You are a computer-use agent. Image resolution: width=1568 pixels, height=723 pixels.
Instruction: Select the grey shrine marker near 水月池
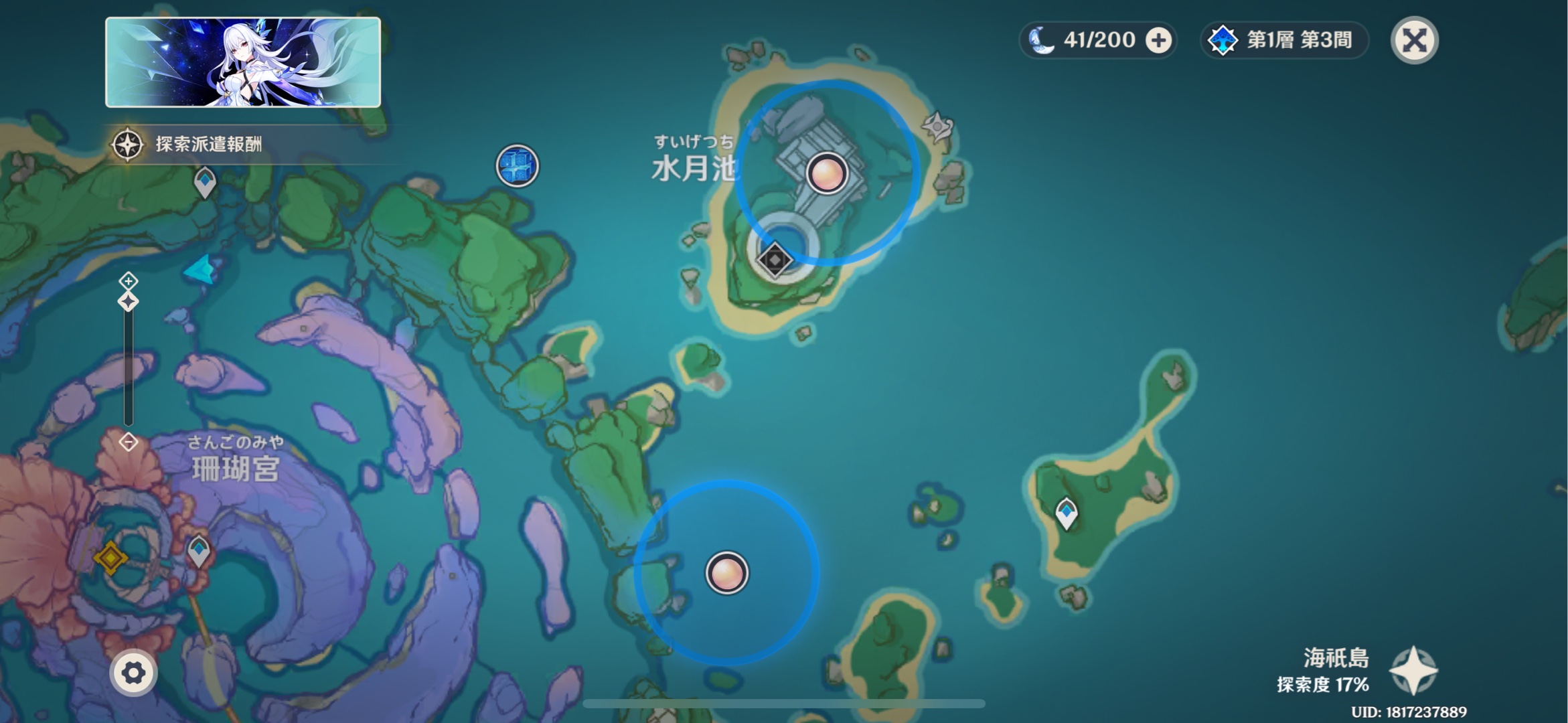pos(937,125)
